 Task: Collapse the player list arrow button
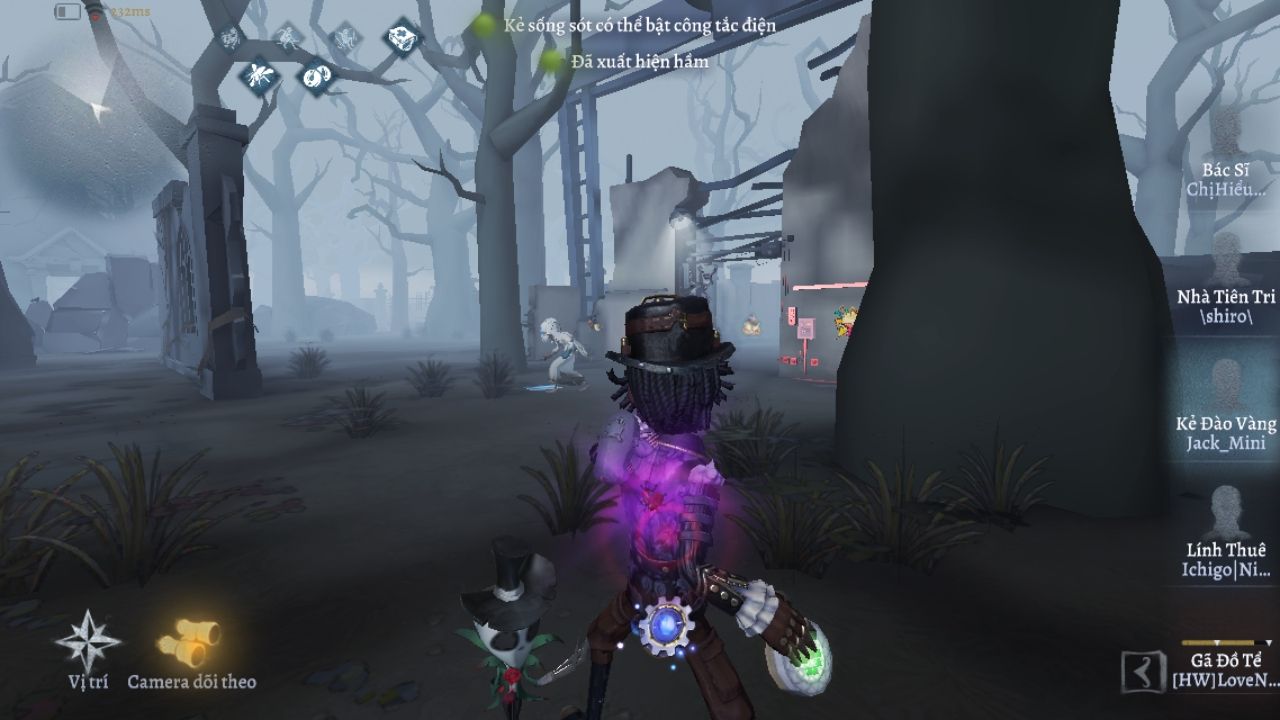(x=1139, y=671)
